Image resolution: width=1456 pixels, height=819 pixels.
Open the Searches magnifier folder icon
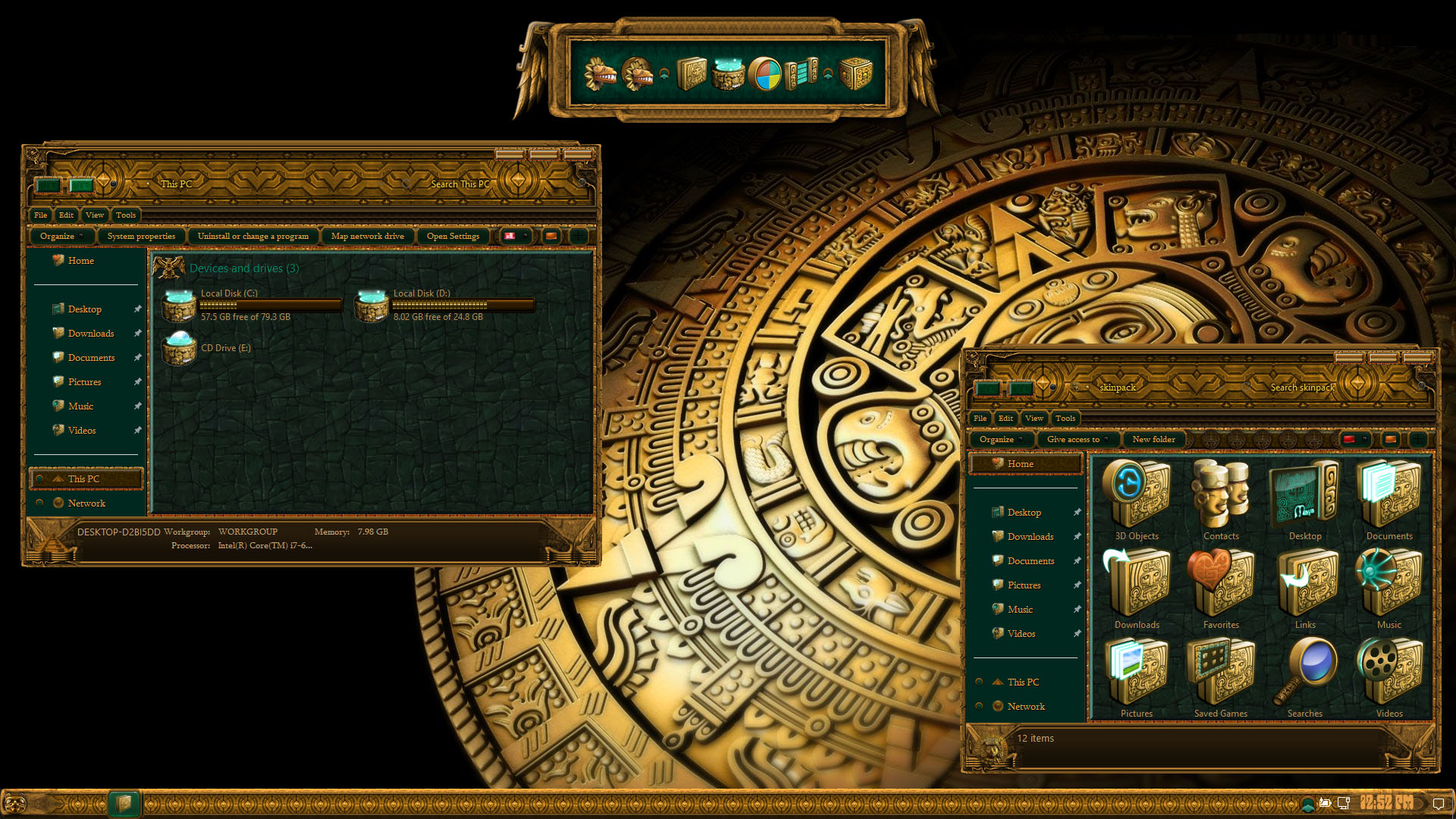[x=1305, y=669]
